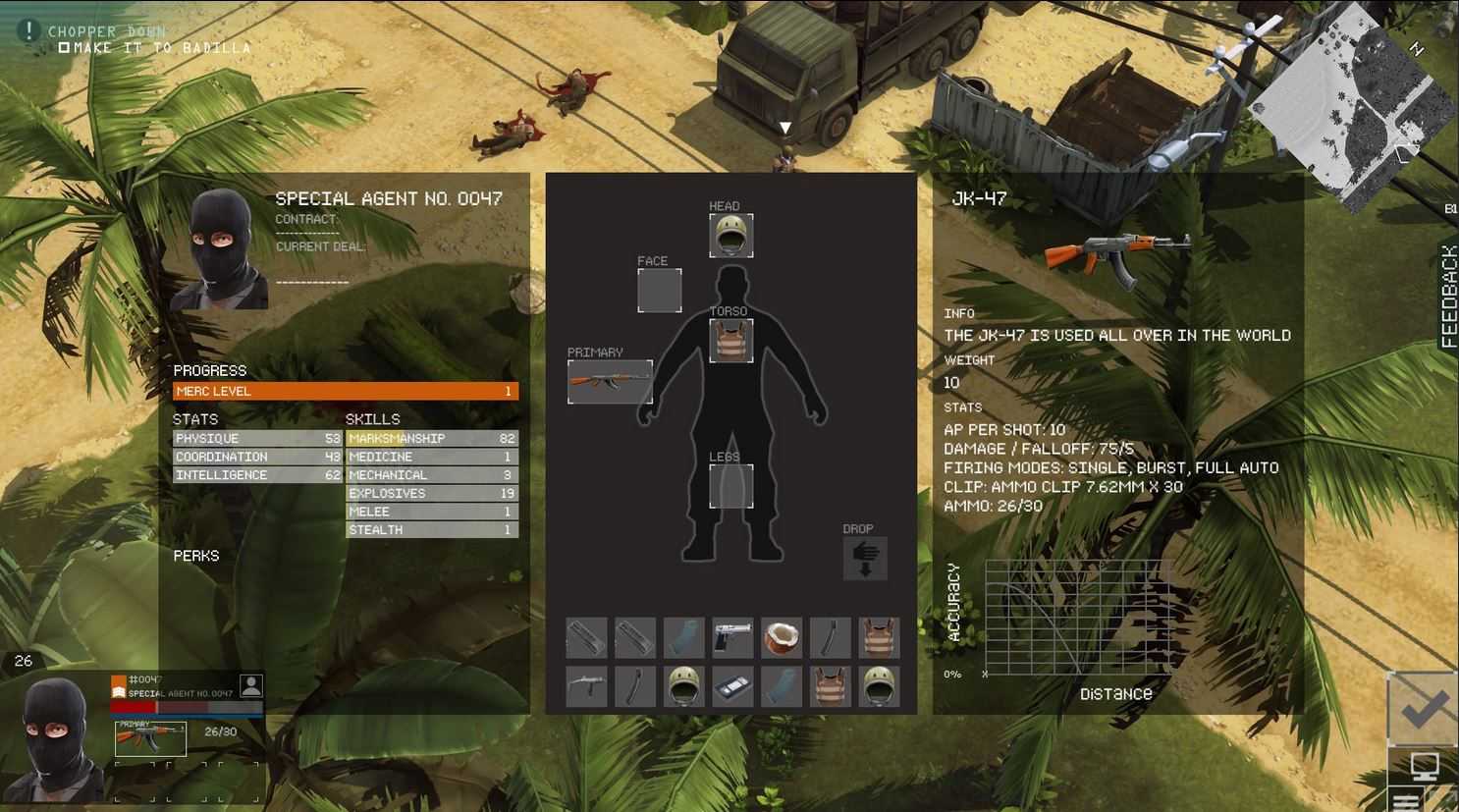Click the empty Face equipment slot

[x=659, y=291]
